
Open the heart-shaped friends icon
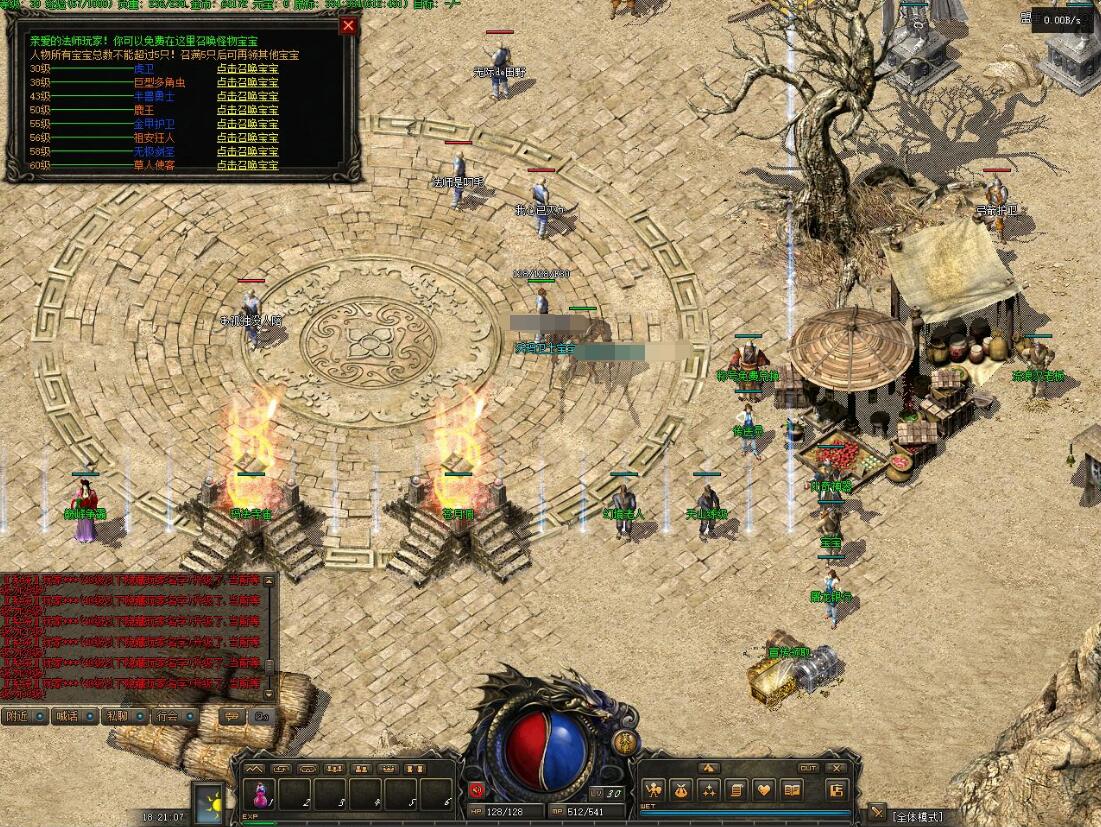764,791
